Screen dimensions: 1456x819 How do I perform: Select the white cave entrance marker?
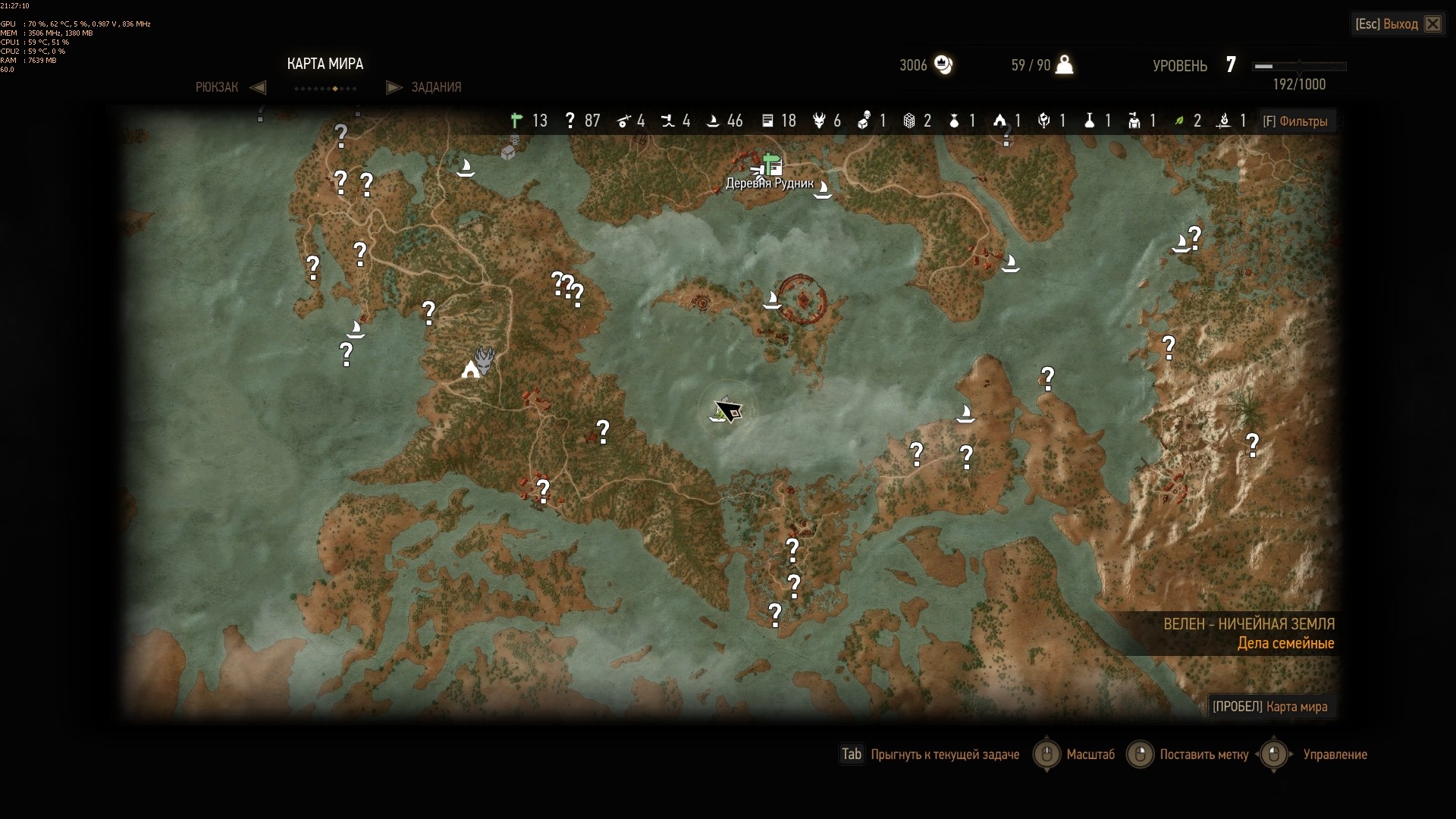point(471,370)
